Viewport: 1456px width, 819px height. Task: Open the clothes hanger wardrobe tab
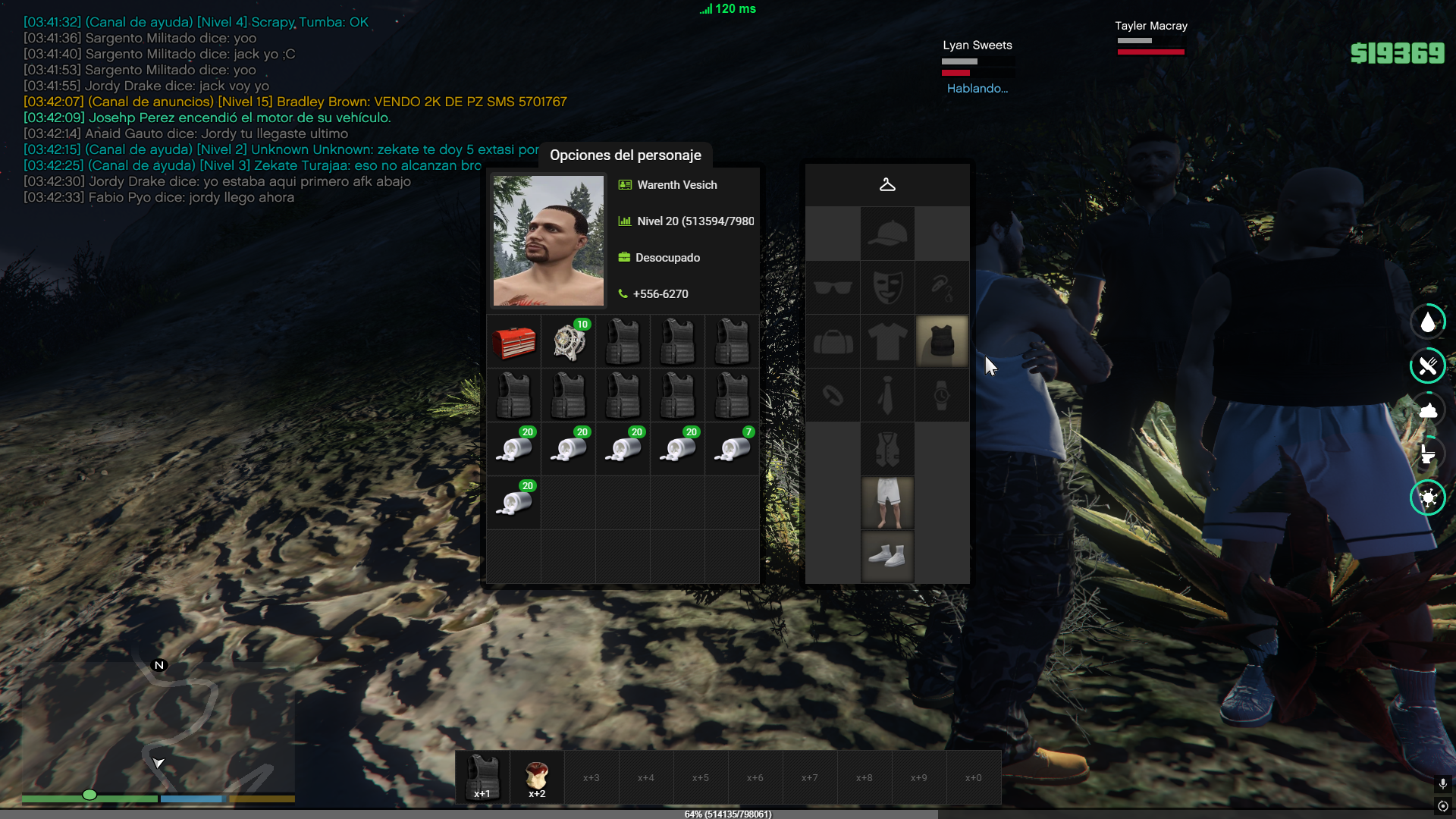coord(887,185)
